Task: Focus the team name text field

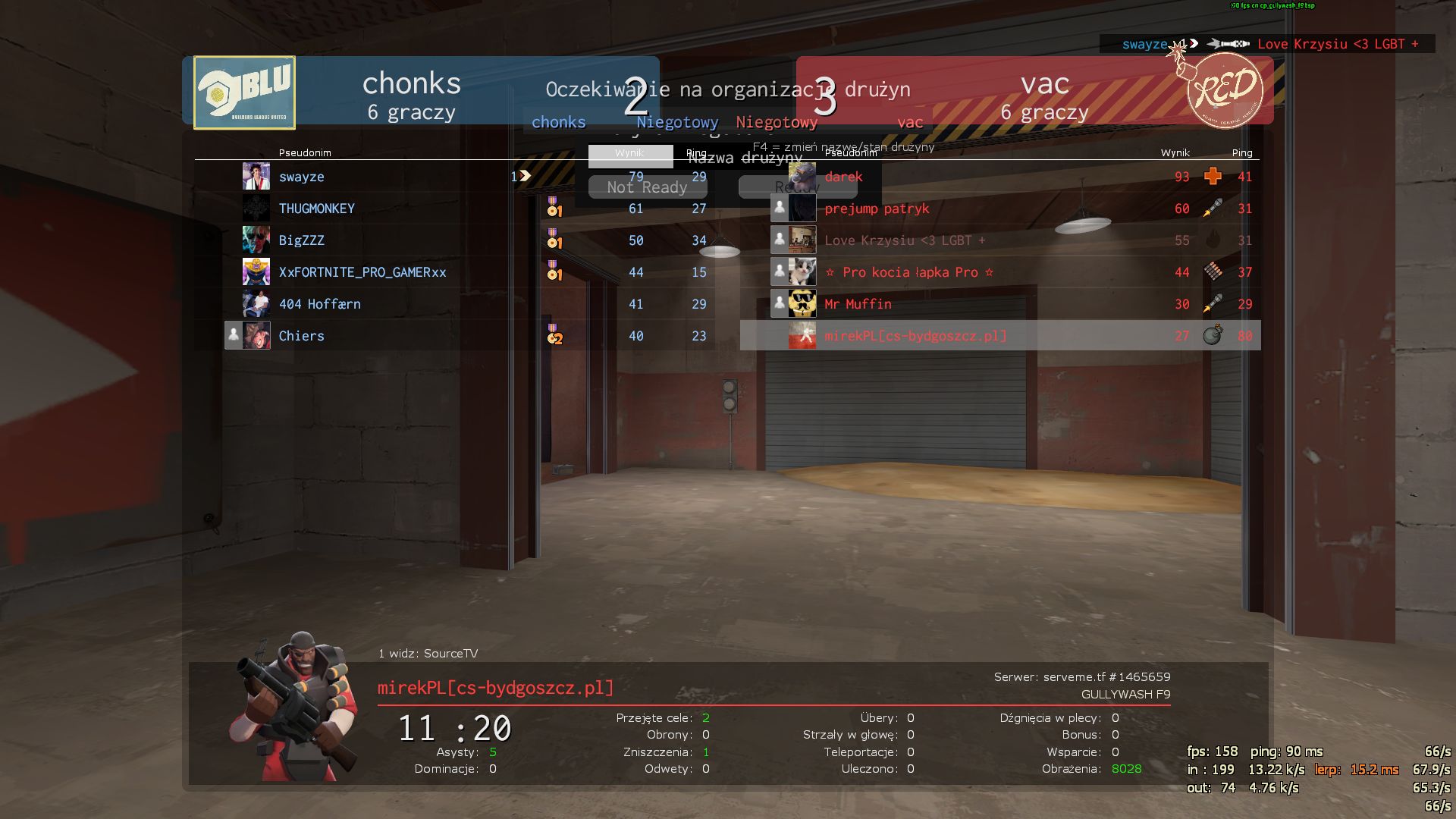Action: click(630, 155)
